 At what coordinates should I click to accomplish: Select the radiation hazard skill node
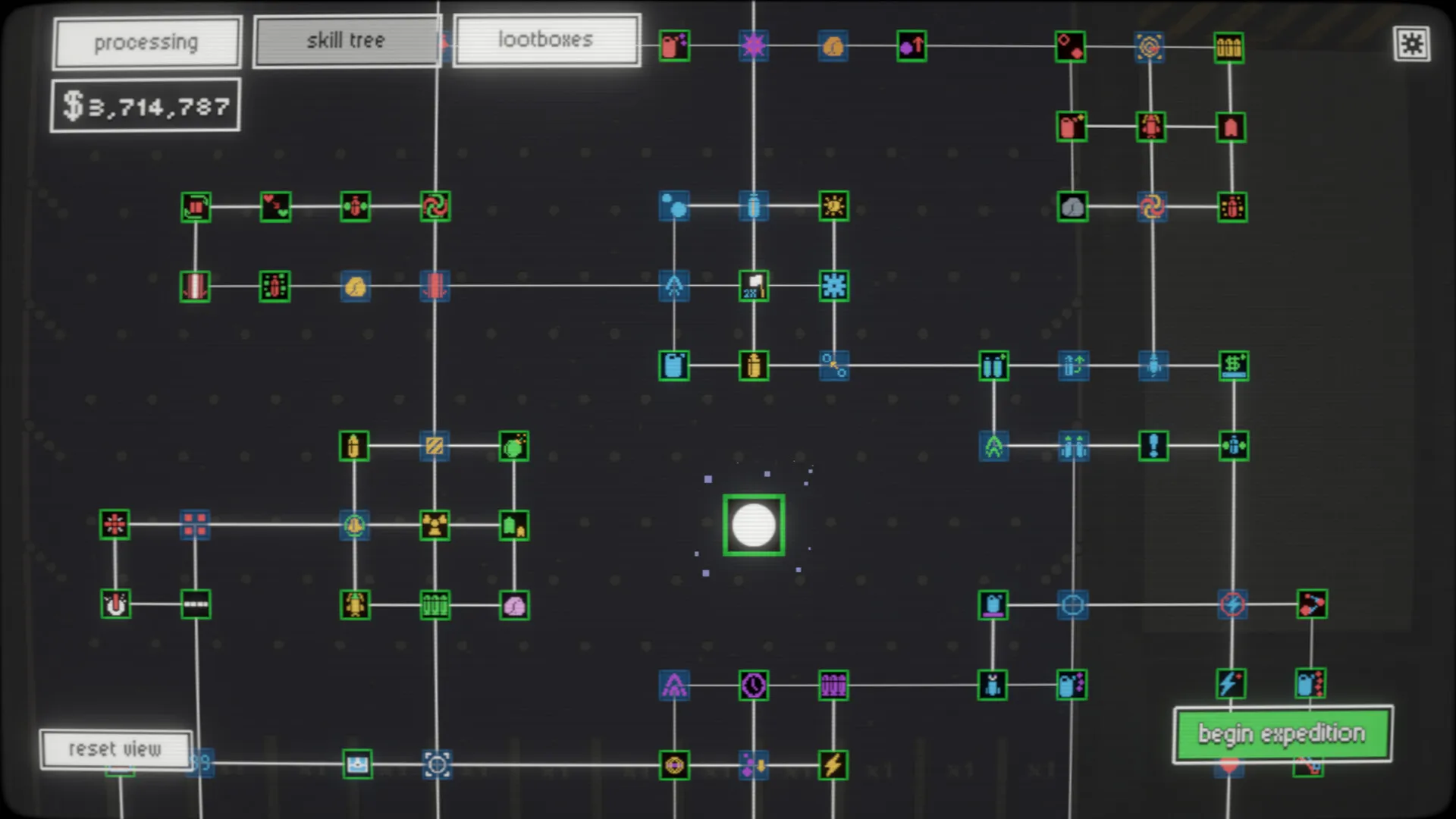(x=433, y=525)
